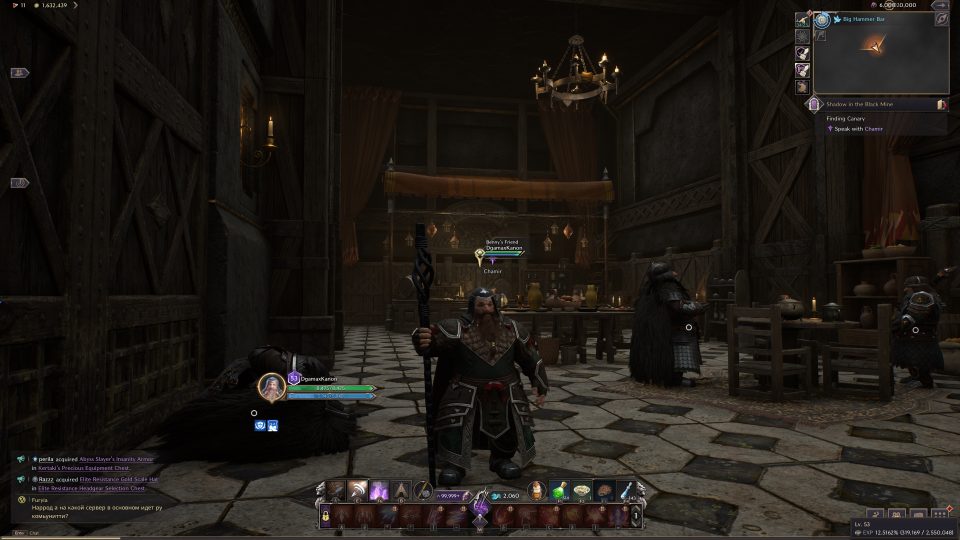Image resolution: width=960 pixels, height=540 pixels.
Task: Click the player name perila in chat
Action: 47,458
